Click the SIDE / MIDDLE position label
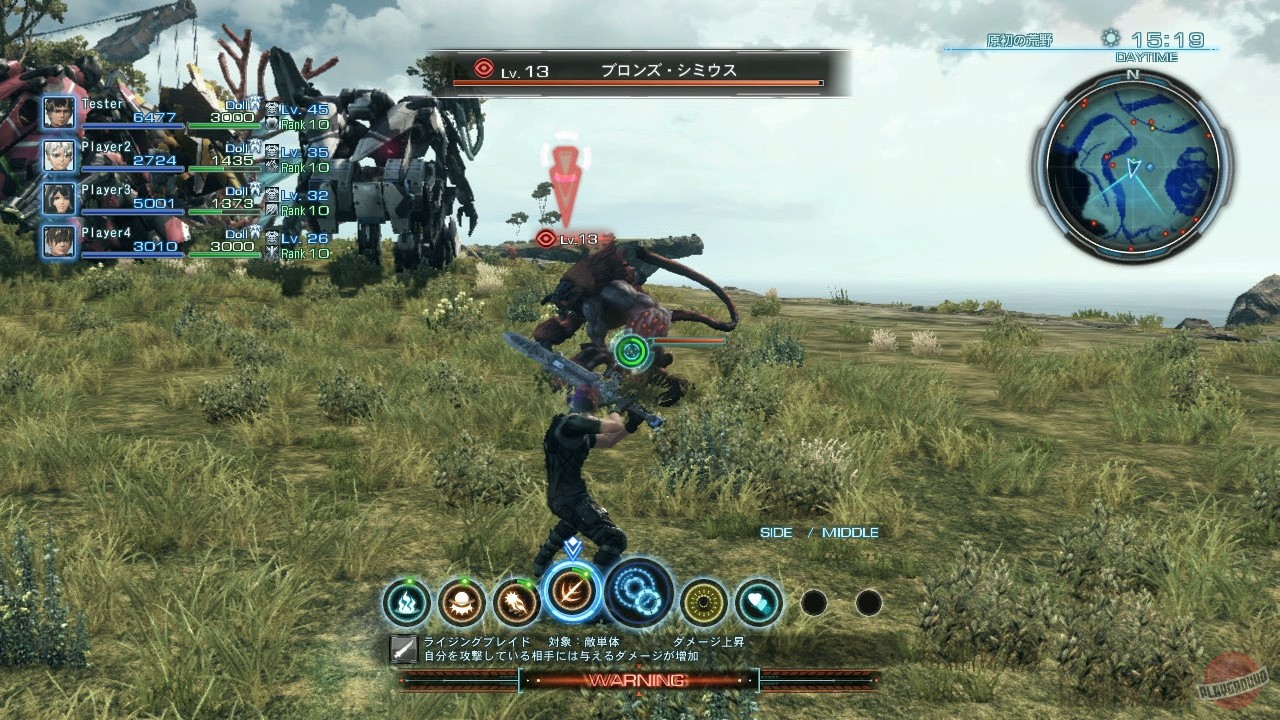Viewport: 1280px width, 720px height. [x=819, y=533]
